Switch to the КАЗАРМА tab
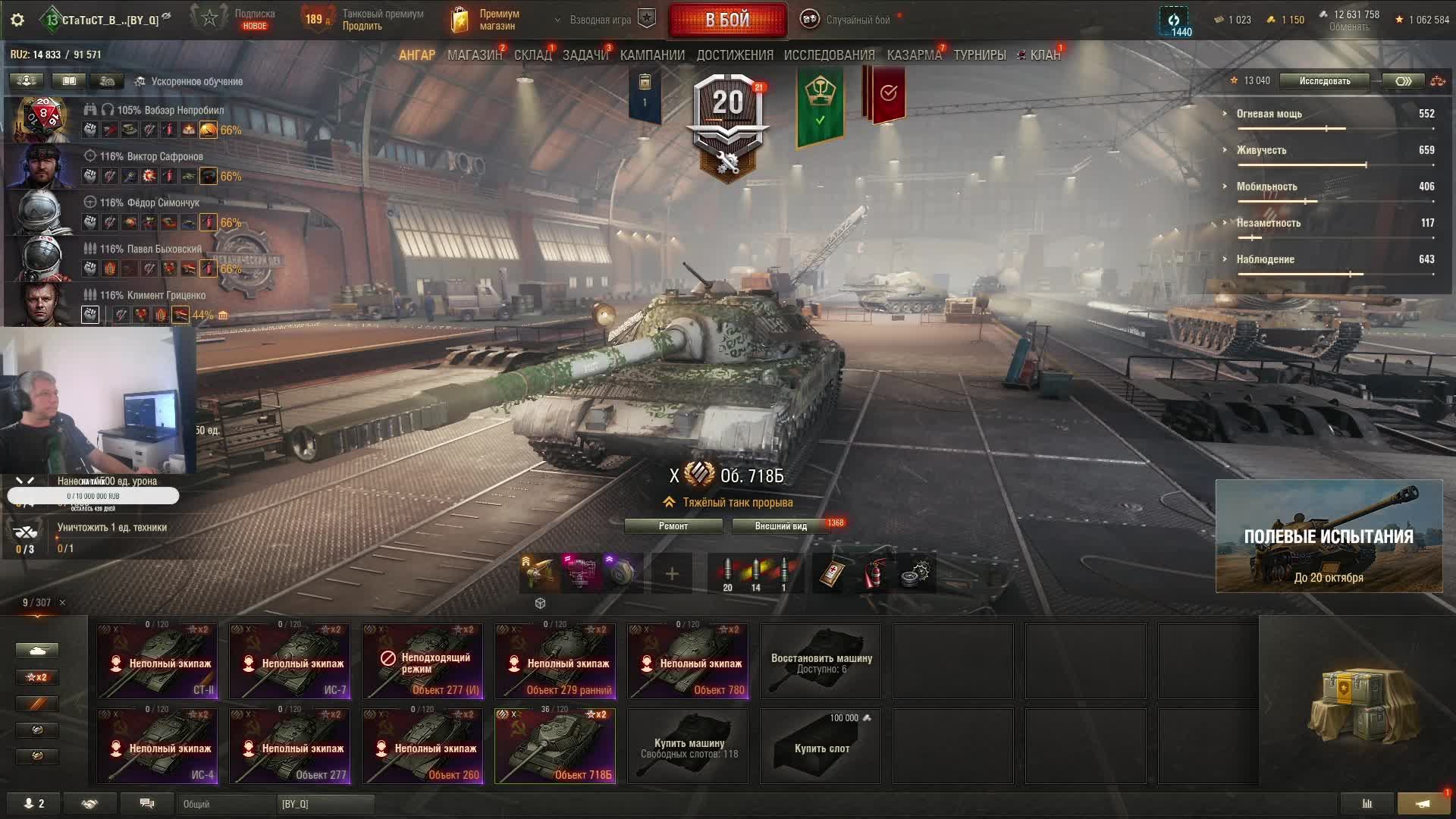The width and height of the screenshot is (1456, 819). pos(914,55)
